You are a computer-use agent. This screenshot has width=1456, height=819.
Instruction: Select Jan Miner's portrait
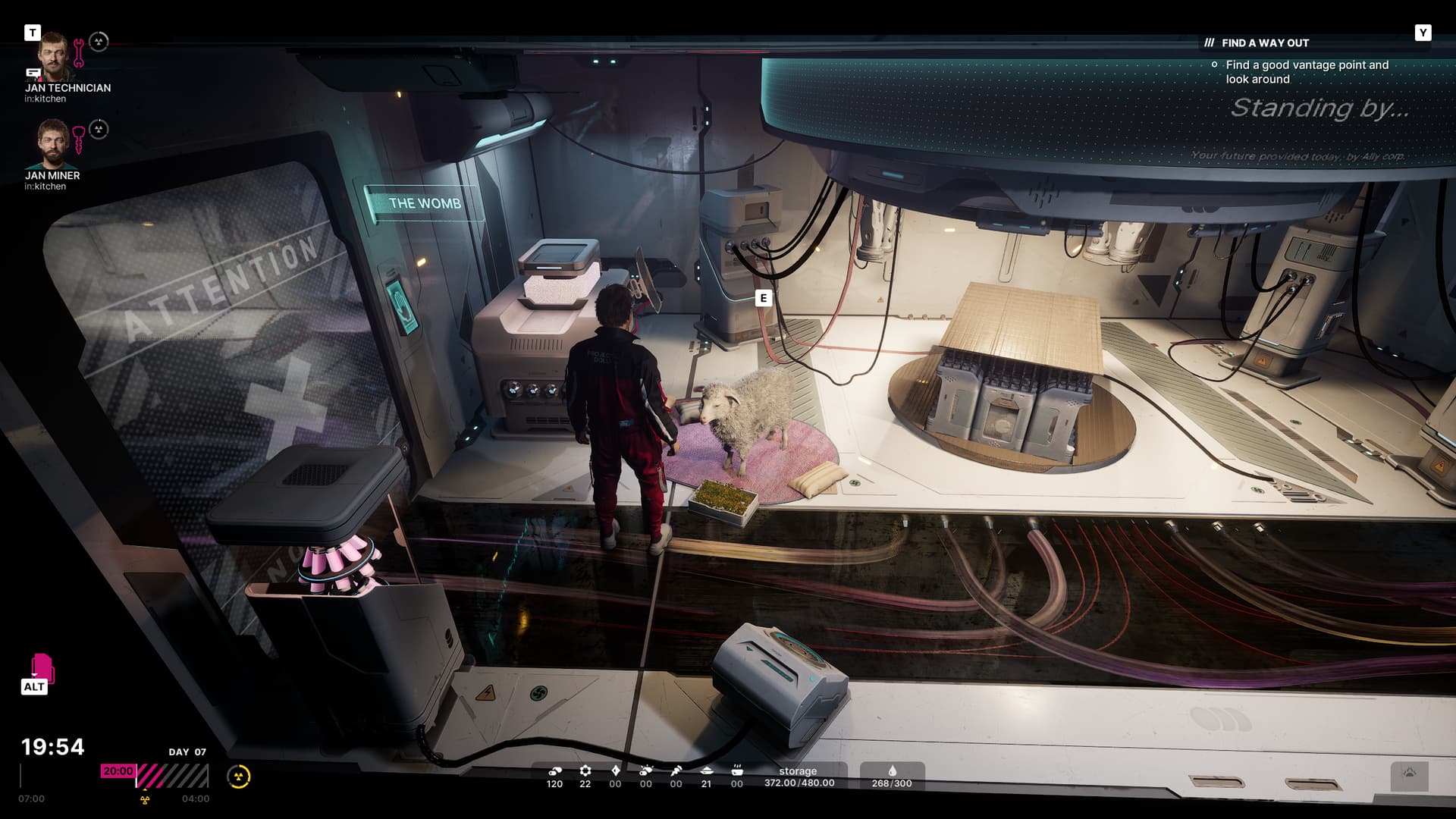coord(52,143)
